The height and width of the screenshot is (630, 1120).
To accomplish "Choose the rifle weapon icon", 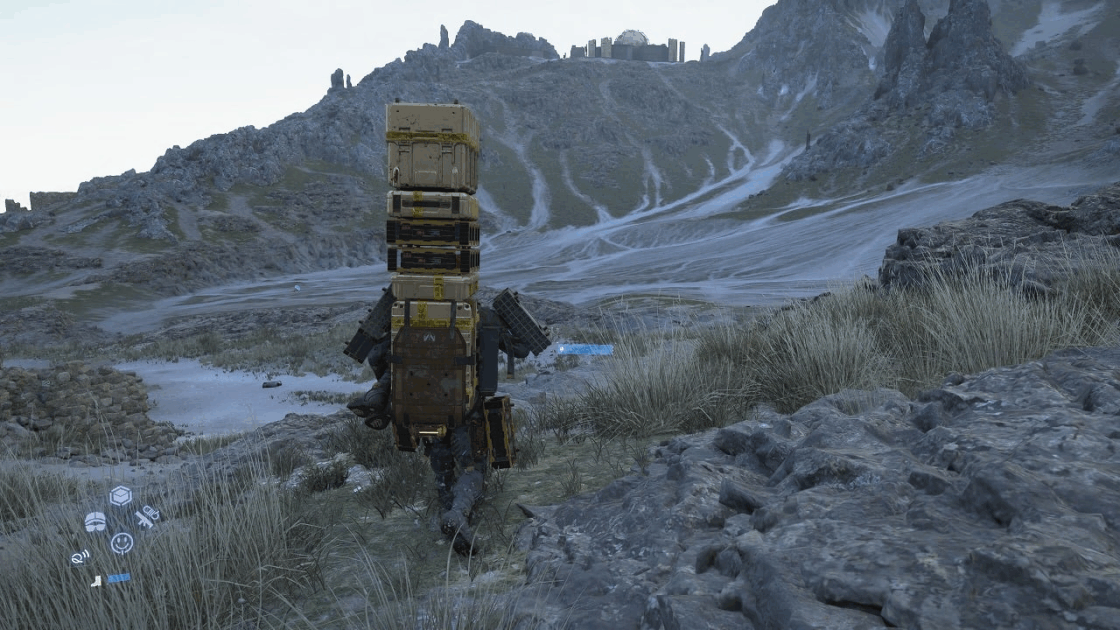I will point(147,517).
